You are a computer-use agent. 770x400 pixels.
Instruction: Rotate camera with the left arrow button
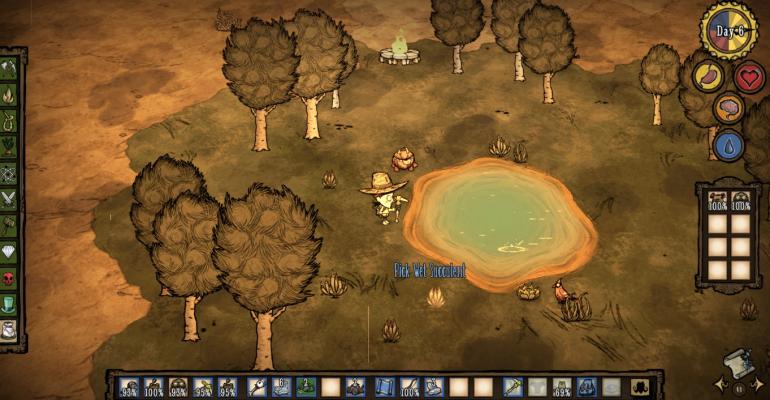click(x=719, y=384)
